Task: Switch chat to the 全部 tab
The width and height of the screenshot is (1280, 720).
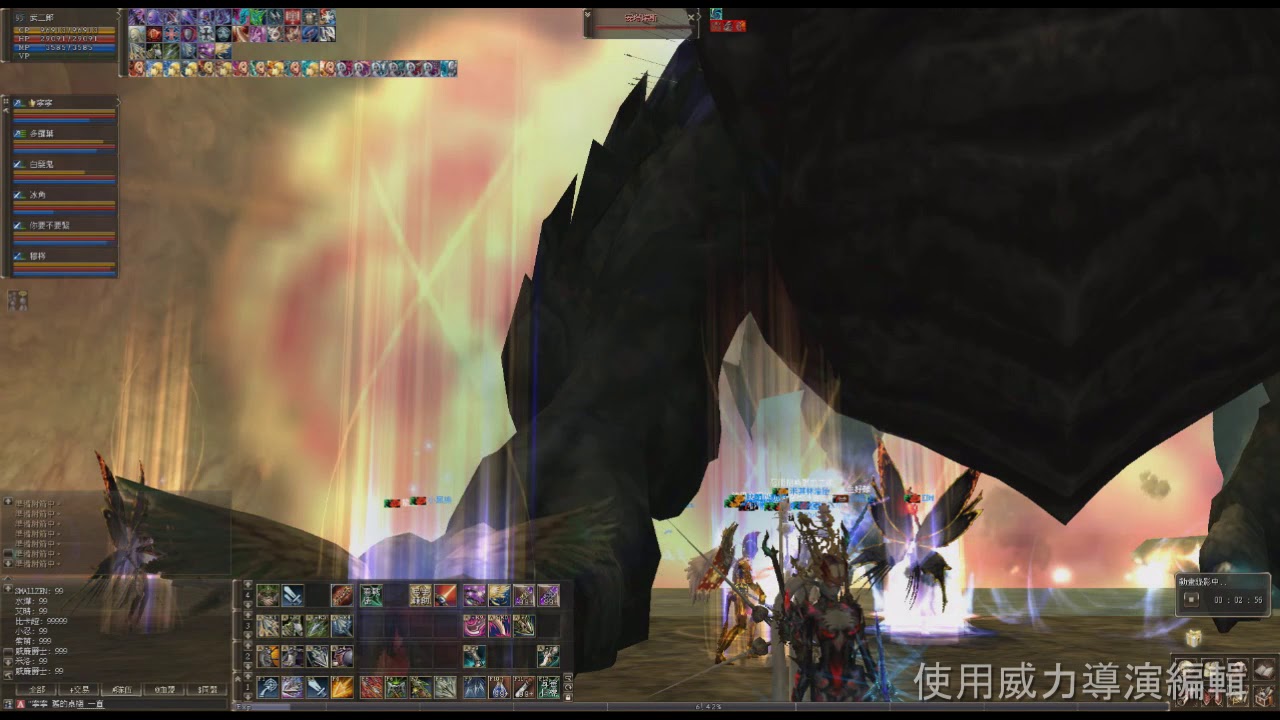Action: 37,690
